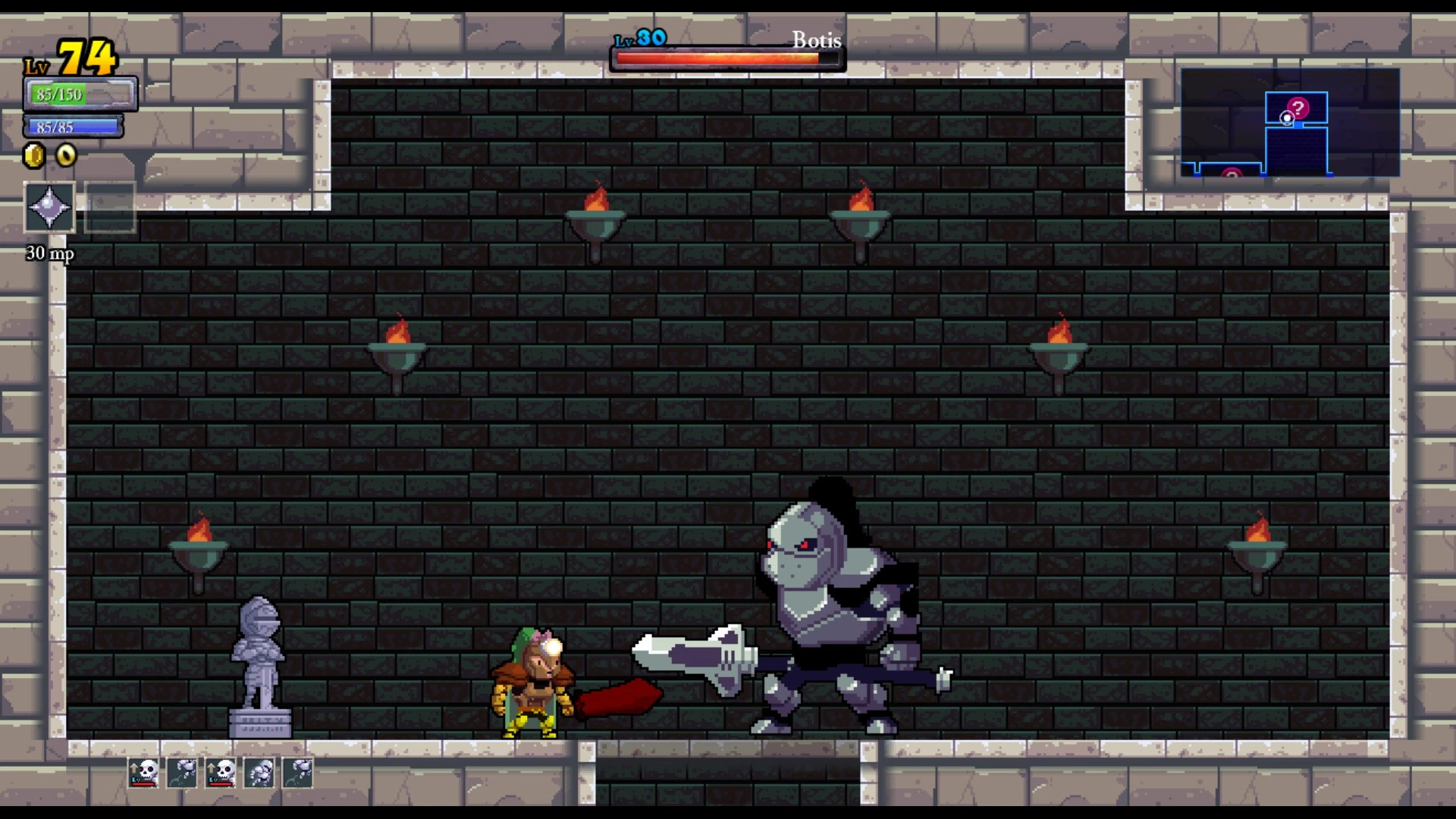Click the lower question mark room on minimap
The width and height of the screenshot is (1456, 819).
coord(1230,173)
